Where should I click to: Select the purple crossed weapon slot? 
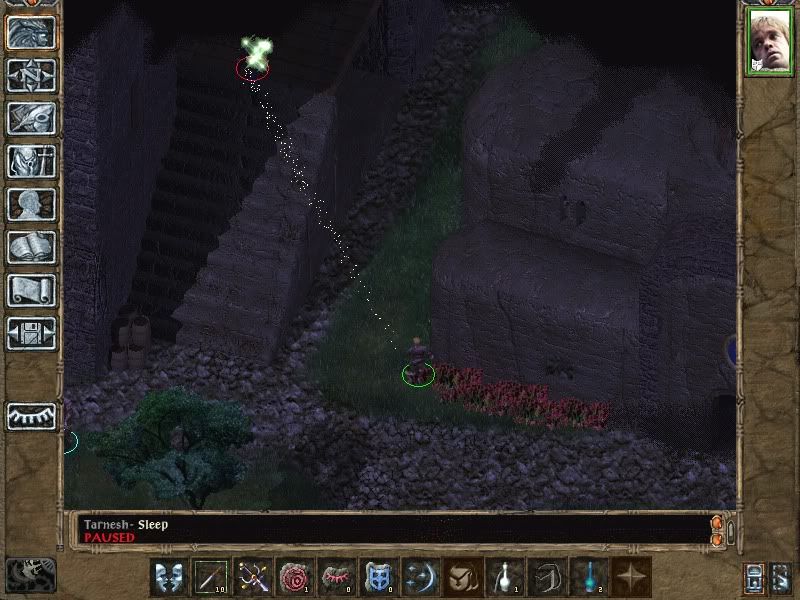point(253,577)
